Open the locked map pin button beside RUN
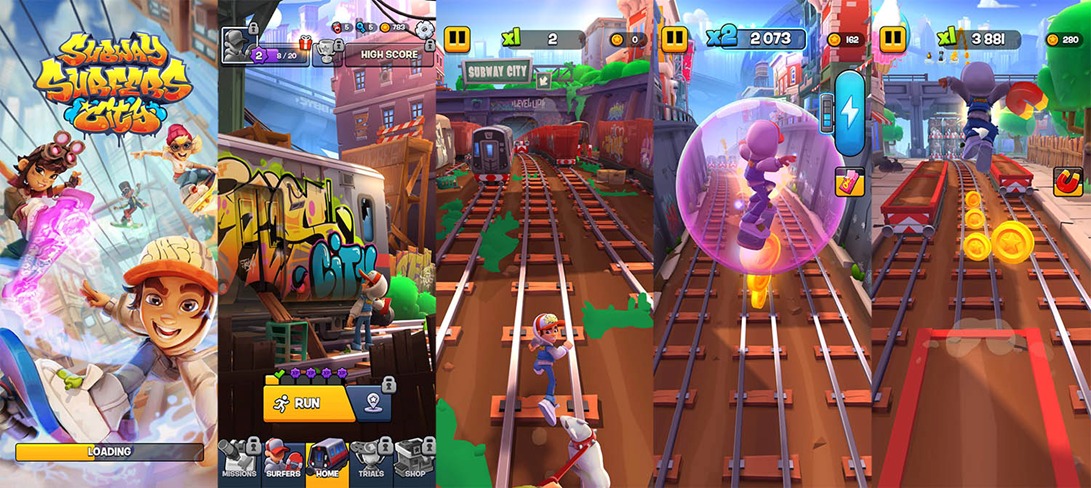 coord(372,403)
